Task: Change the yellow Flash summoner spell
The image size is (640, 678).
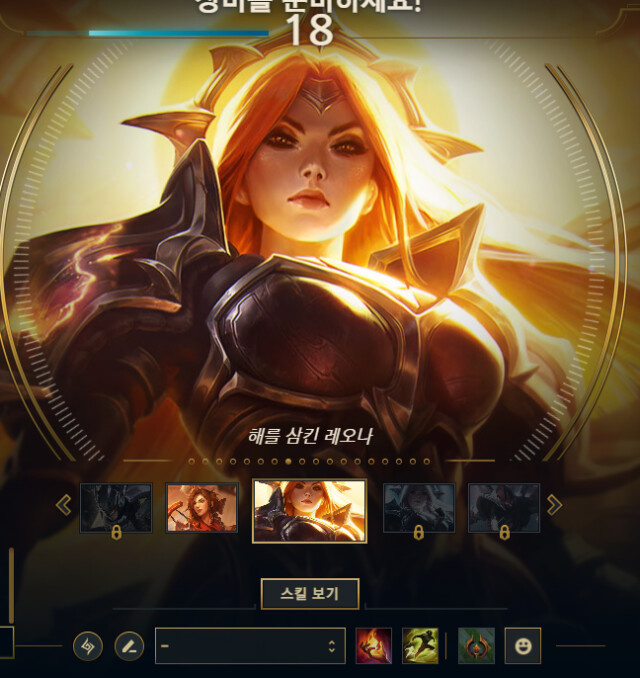Action: (420, 646)
